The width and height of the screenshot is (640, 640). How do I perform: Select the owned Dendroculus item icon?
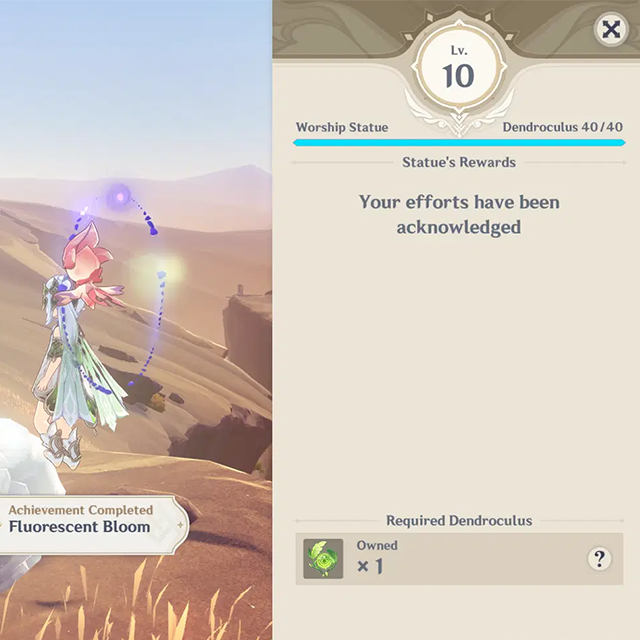(x=323, y=559)
